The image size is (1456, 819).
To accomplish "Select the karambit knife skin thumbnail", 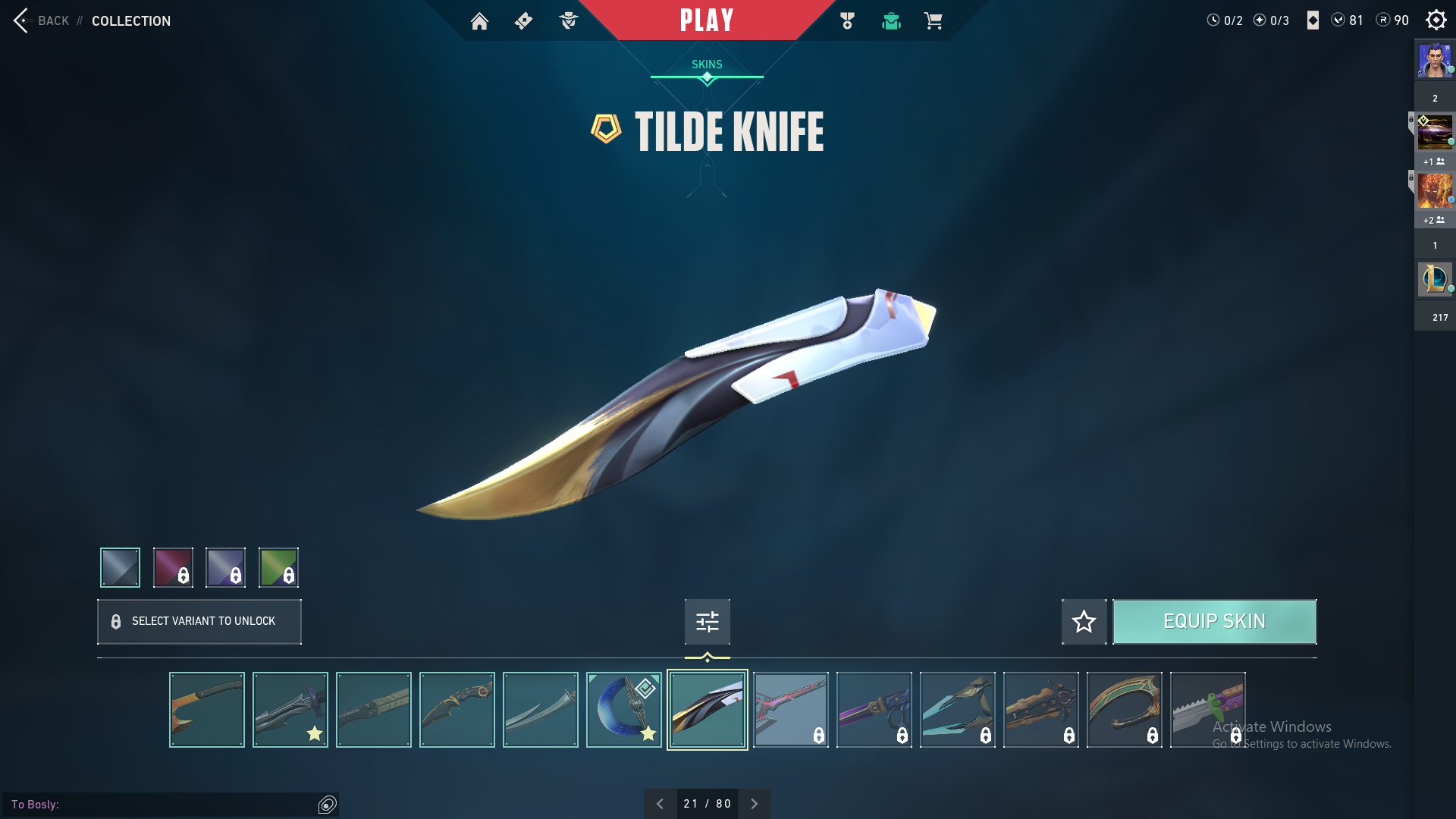I will pyautogui.click(x=457, y=710).
